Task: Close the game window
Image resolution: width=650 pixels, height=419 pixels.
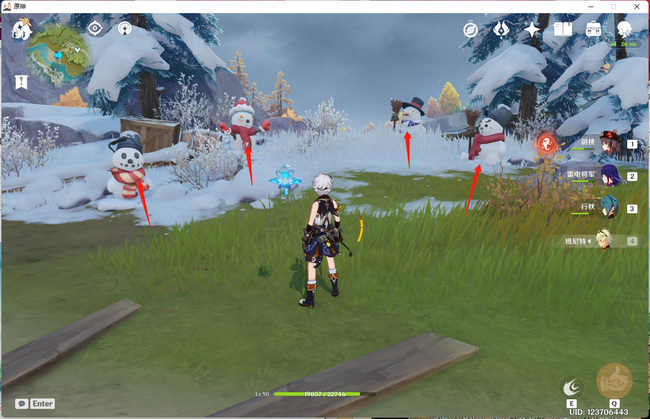Action: pyautogui.click(x=637, y=6)
